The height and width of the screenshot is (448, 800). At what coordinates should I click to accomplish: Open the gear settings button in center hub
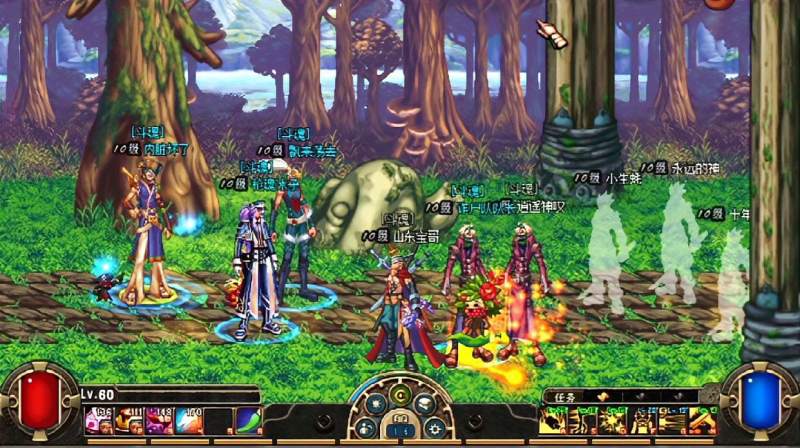[x=435, y=429]
